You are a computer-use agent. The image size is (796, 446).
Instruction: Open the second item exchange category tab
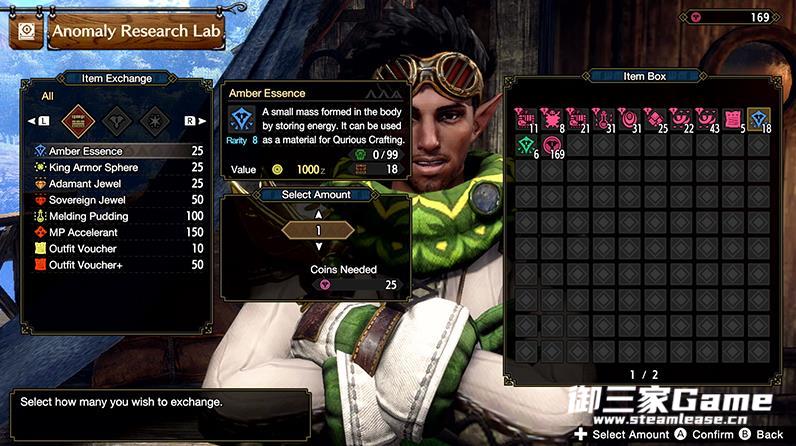(x=117, y=121)
